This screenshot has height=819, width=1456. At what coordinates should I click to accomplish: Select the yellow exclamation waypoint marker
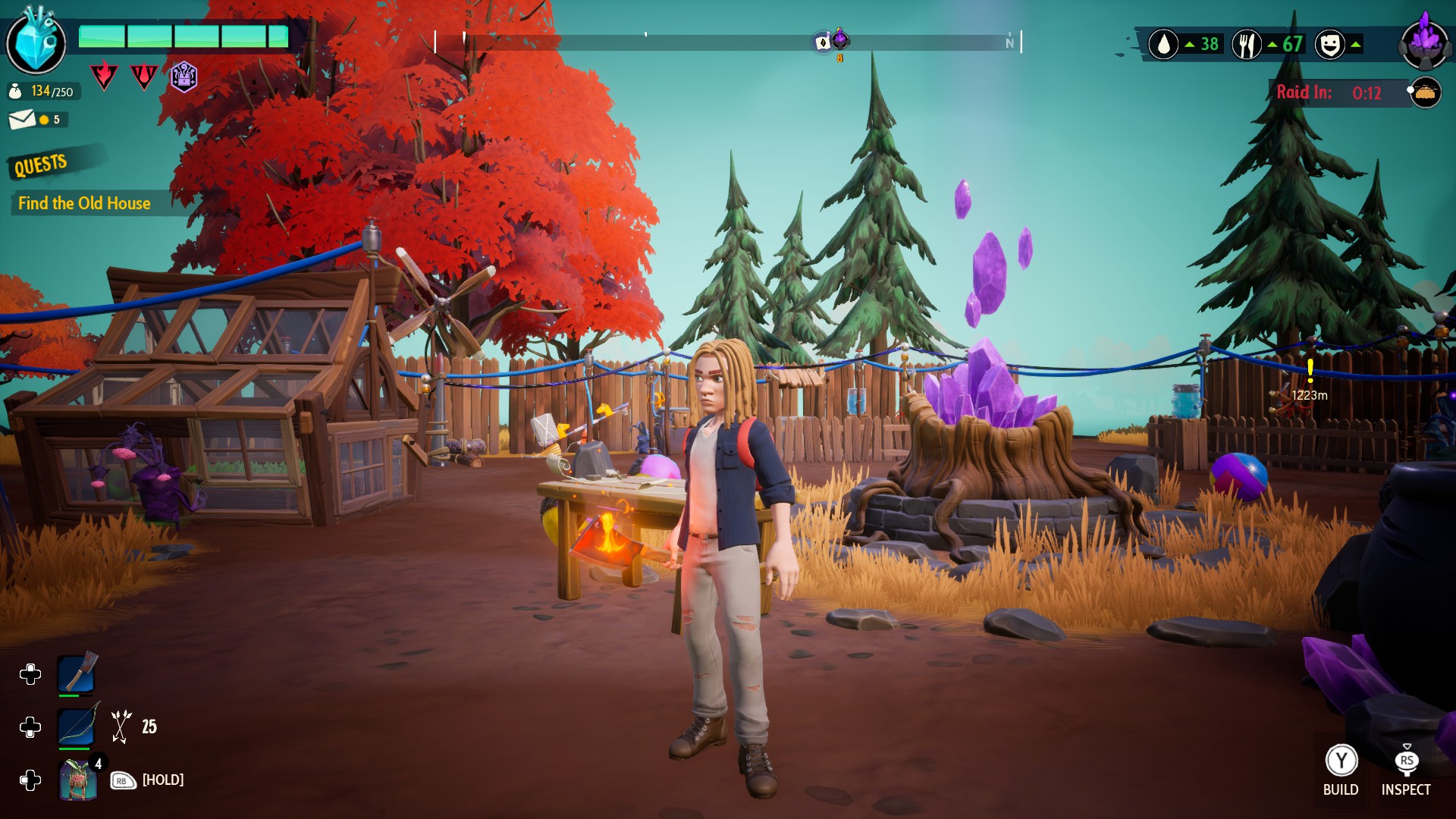click(x=1310, y=371)
